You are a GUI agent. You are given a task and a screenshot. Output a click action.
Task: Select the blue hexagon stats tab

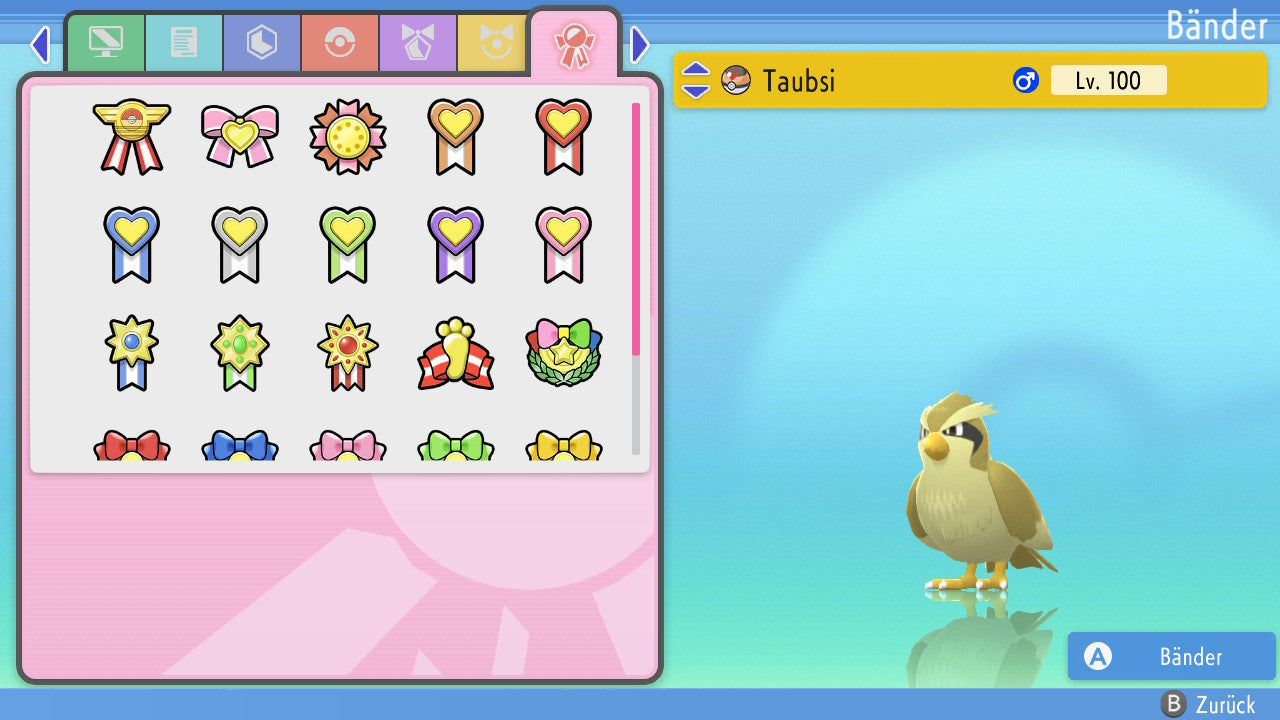[x=262, y=43]
